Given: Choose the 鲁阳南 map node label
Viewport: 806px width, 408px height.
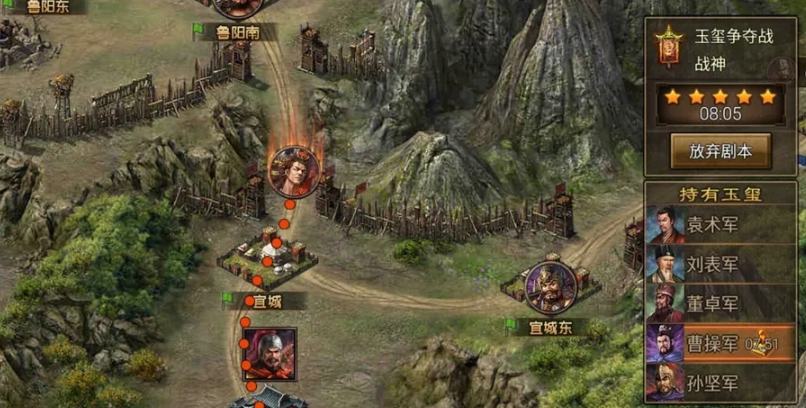Looking at the screenshot, I should 238,32.
